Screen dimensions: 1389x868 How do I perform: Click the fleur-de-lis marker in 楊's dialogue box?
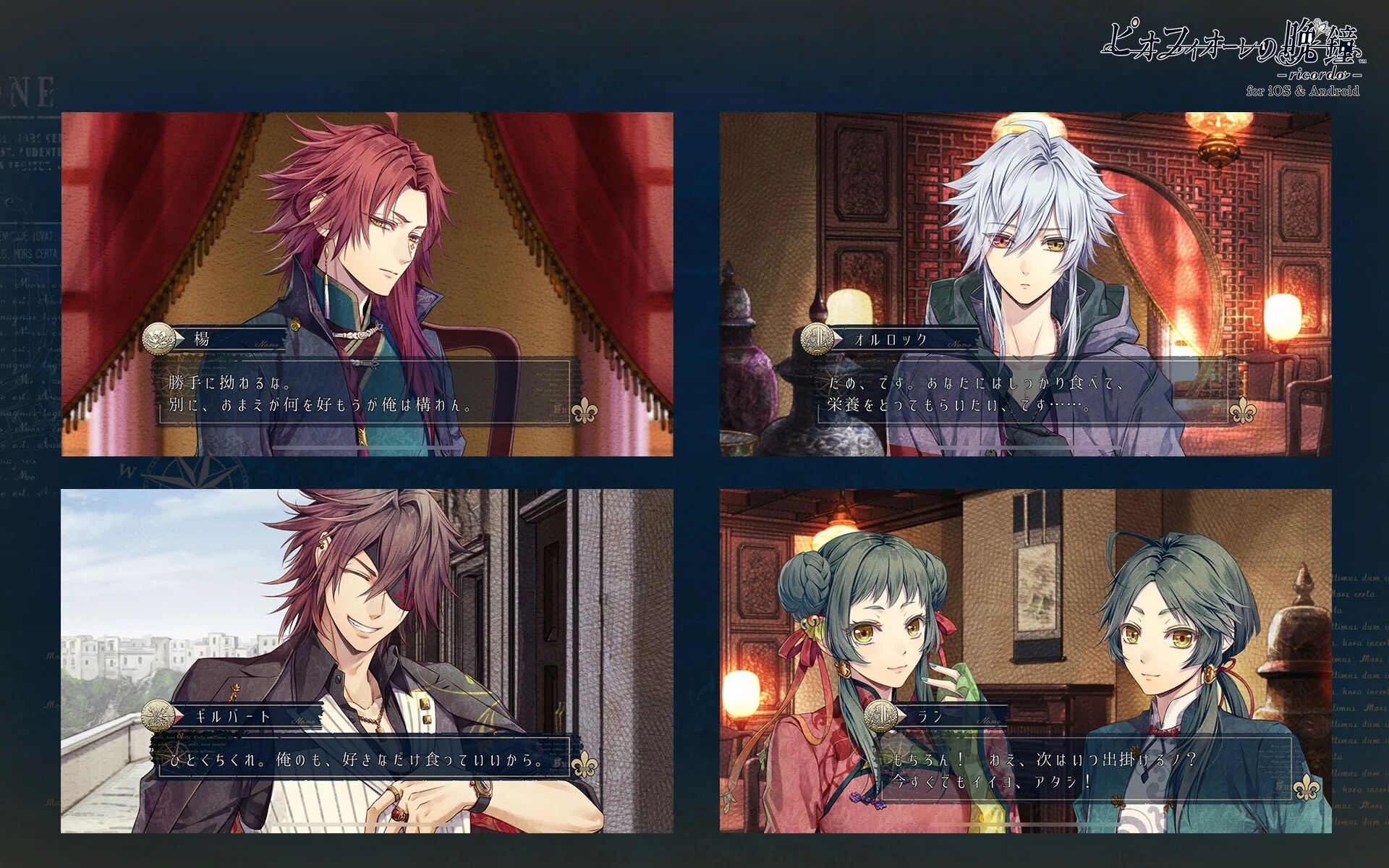point(585,409)
